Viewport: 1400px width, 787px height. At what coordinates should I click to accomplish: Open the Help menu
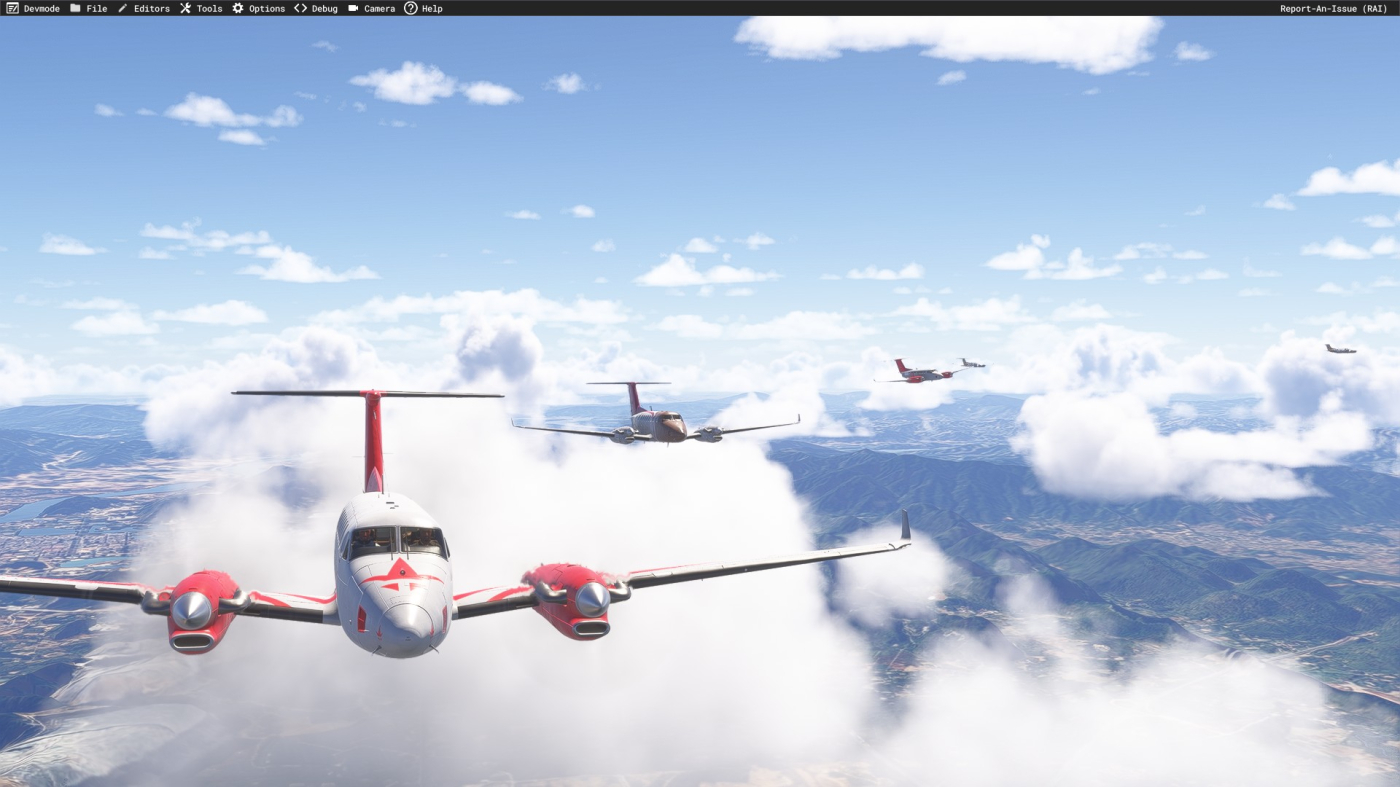423,8
